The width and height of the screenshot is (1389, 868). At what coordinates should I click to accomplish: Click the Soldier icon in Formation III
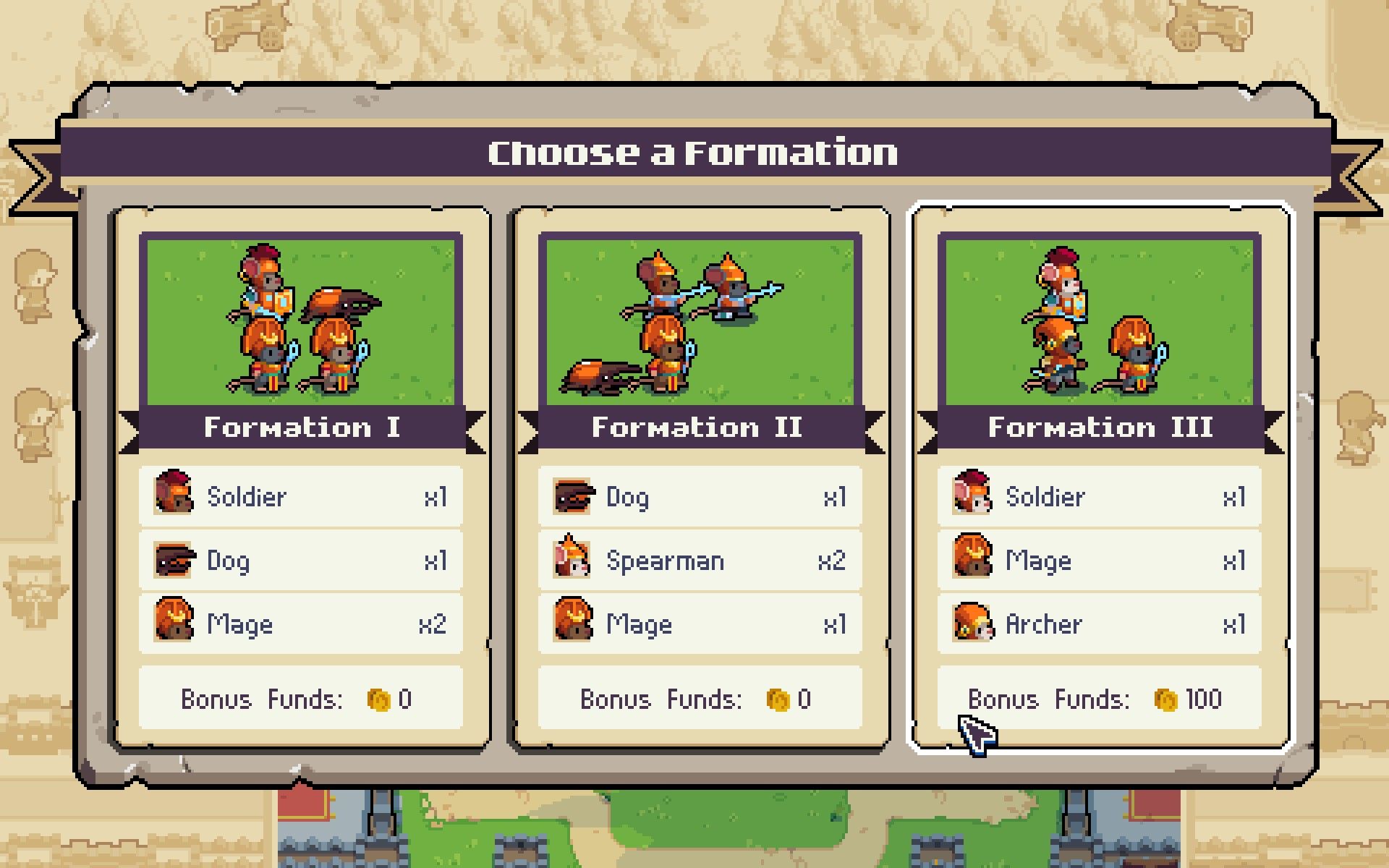pyautogui.click(x=971, y=496)
